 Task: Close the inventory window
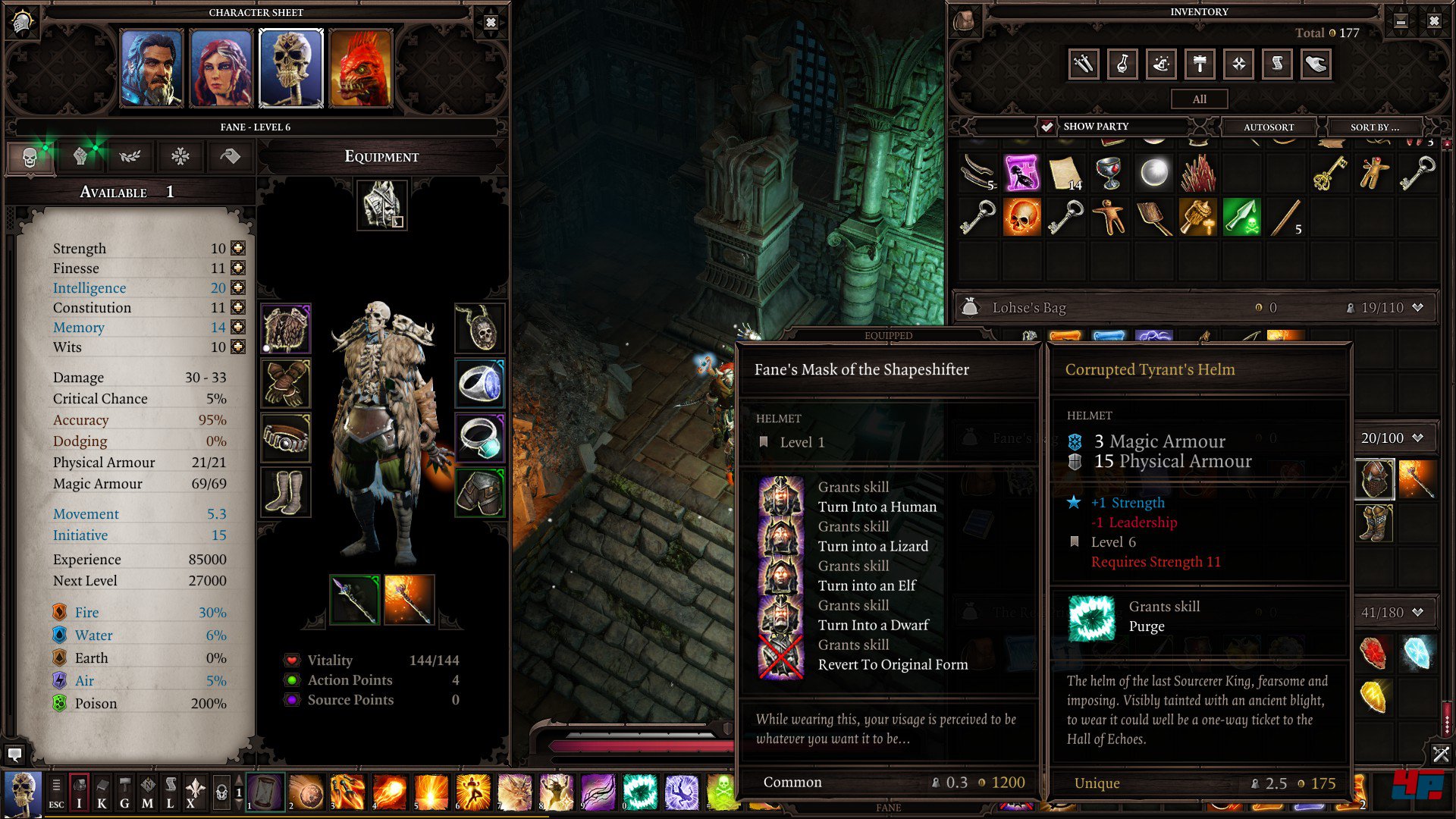1433,21
